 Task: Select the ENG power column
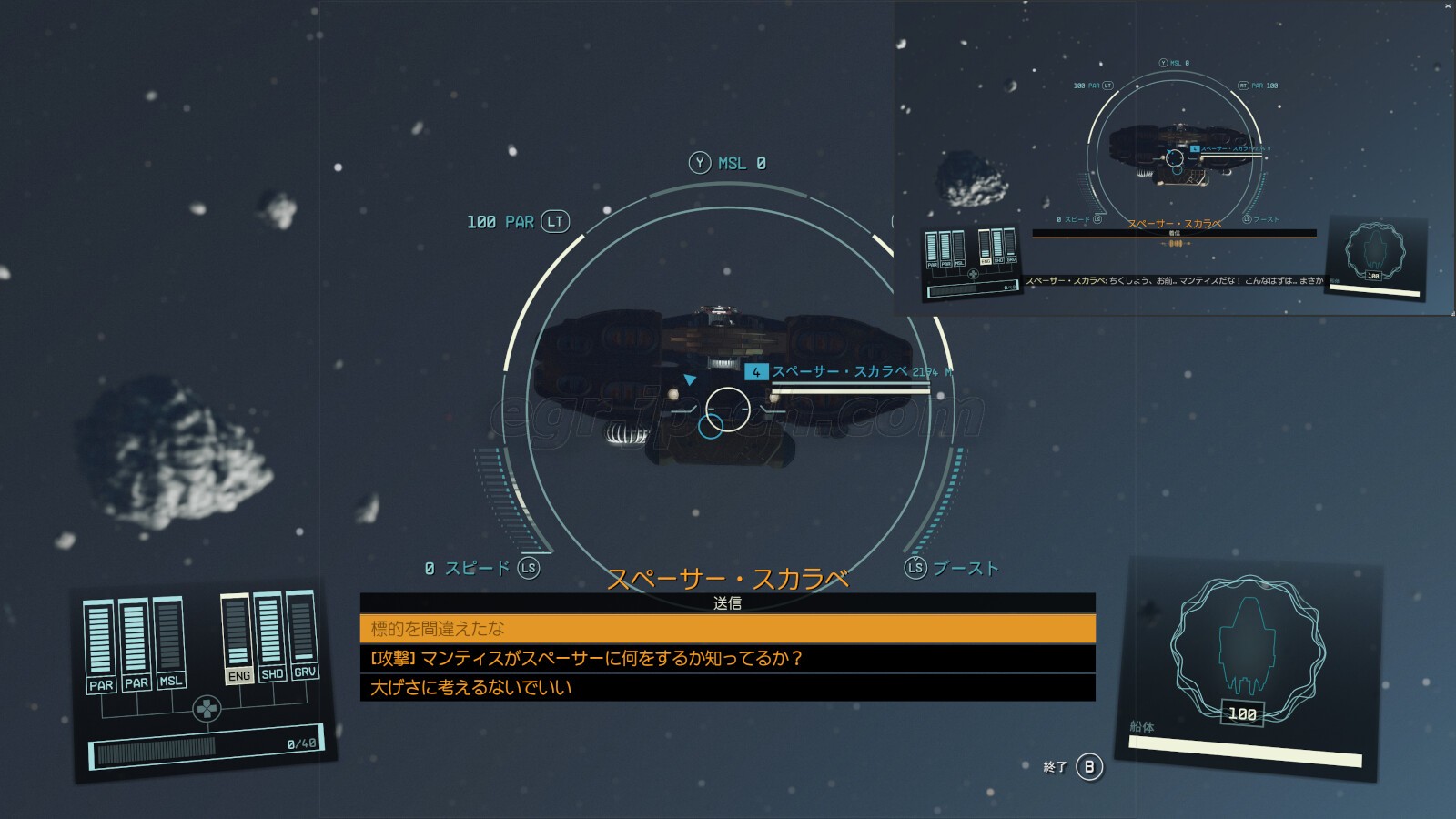coord(238,639)
